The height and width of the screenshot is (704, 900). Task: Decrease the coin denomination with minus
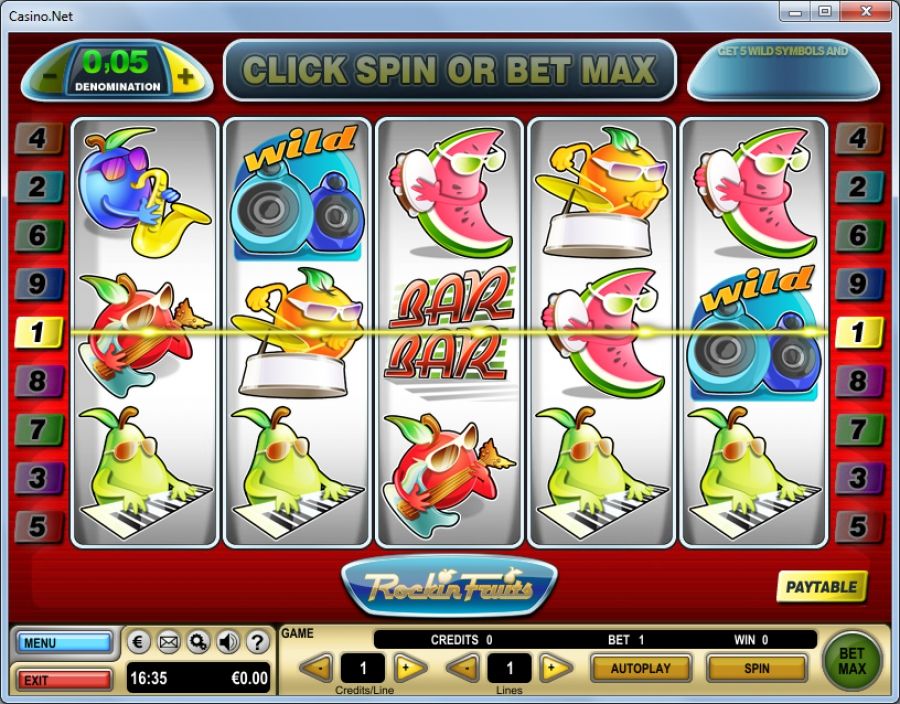(49, 76)
